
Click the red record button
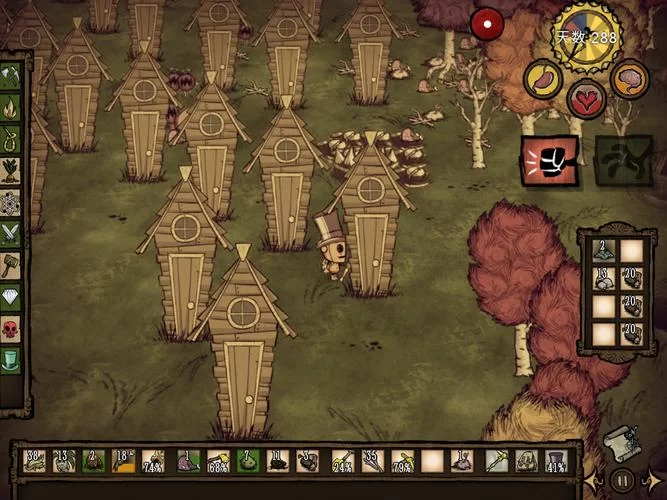click(x=489, y=24)
